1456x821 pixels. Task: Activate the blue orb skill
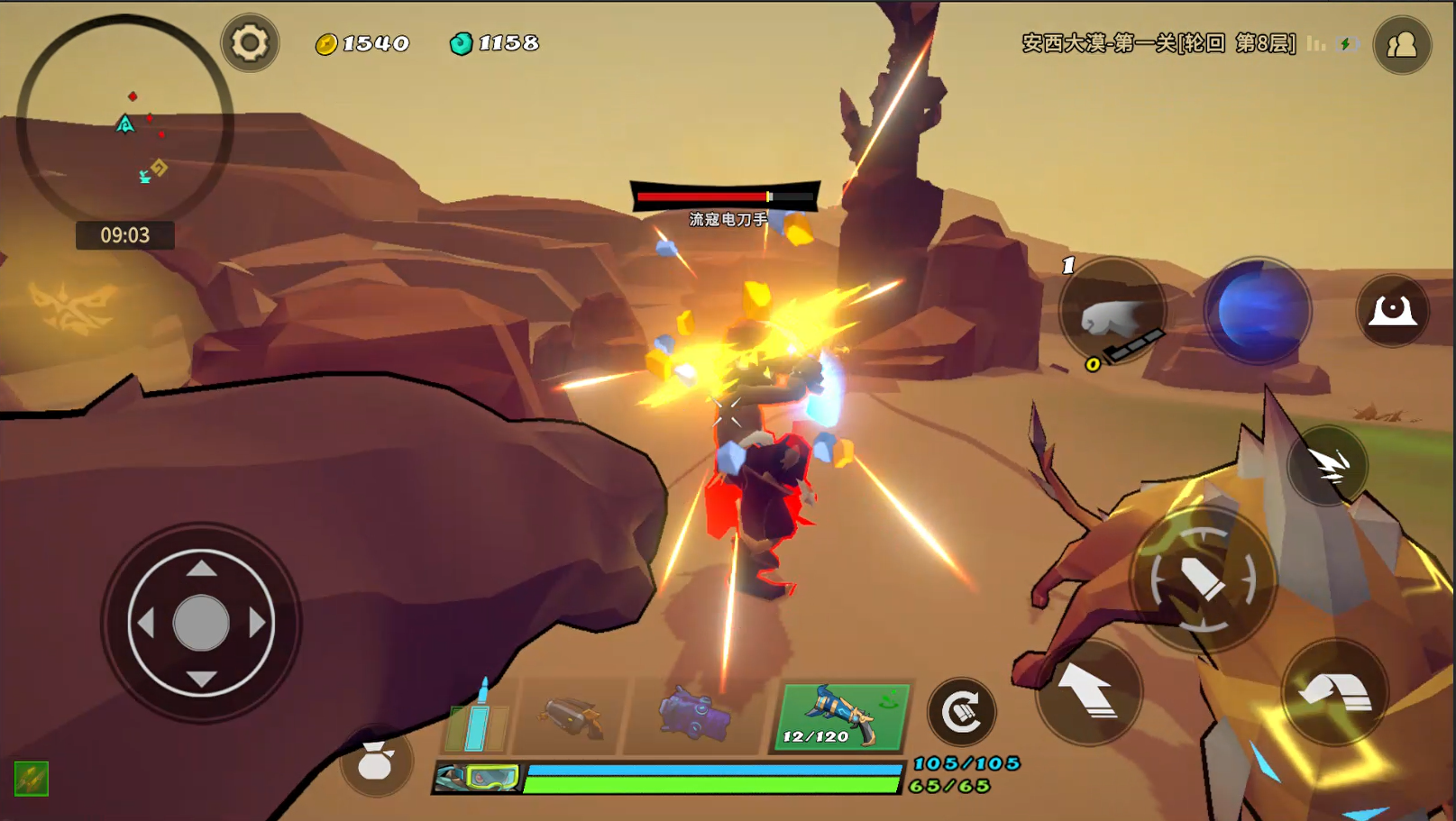click(1257, 311)
